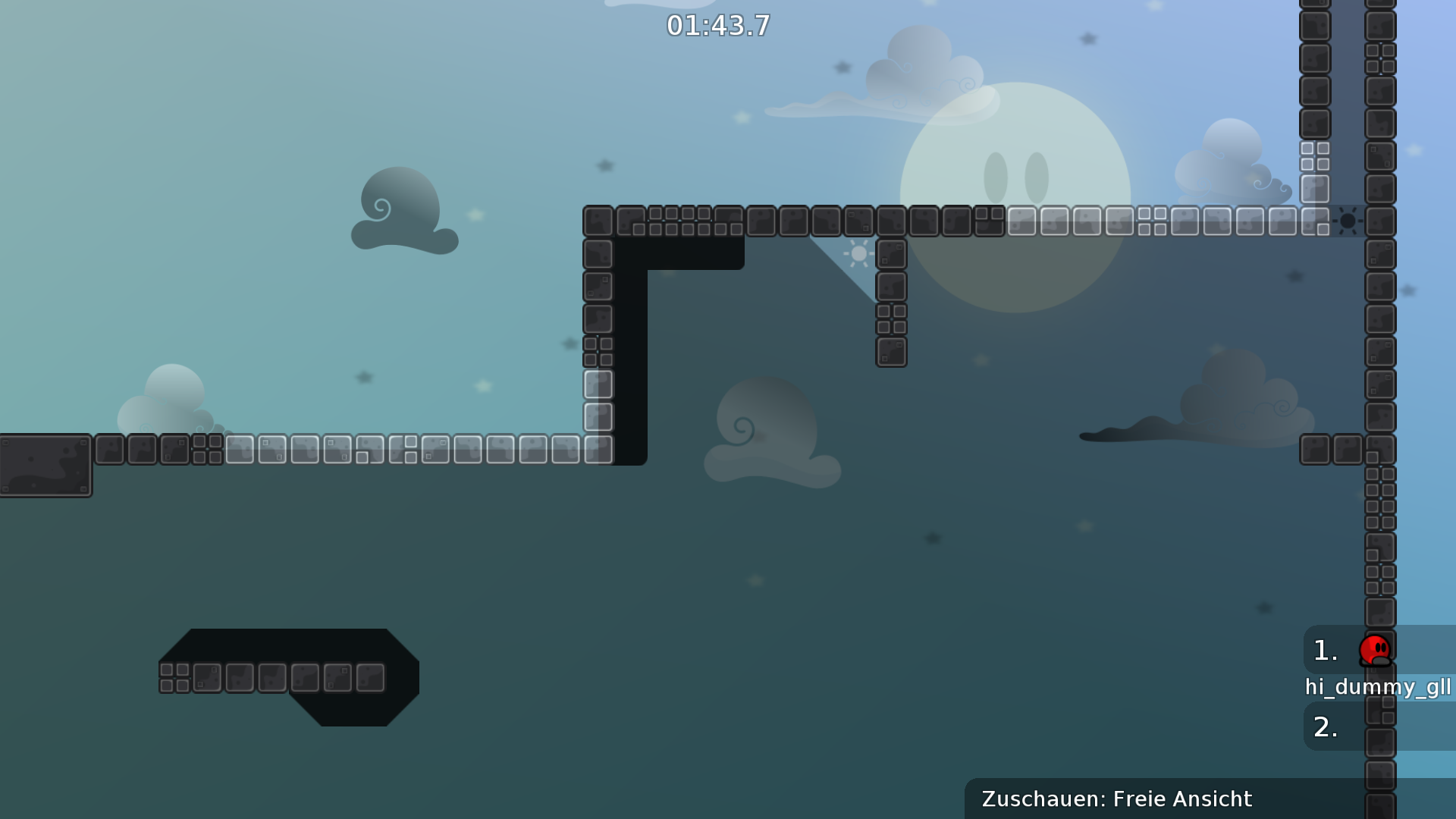Select the leaderboard entry hi_dummy_gll
This screenshot has width=1456, height=819.
coord(1378,689)
